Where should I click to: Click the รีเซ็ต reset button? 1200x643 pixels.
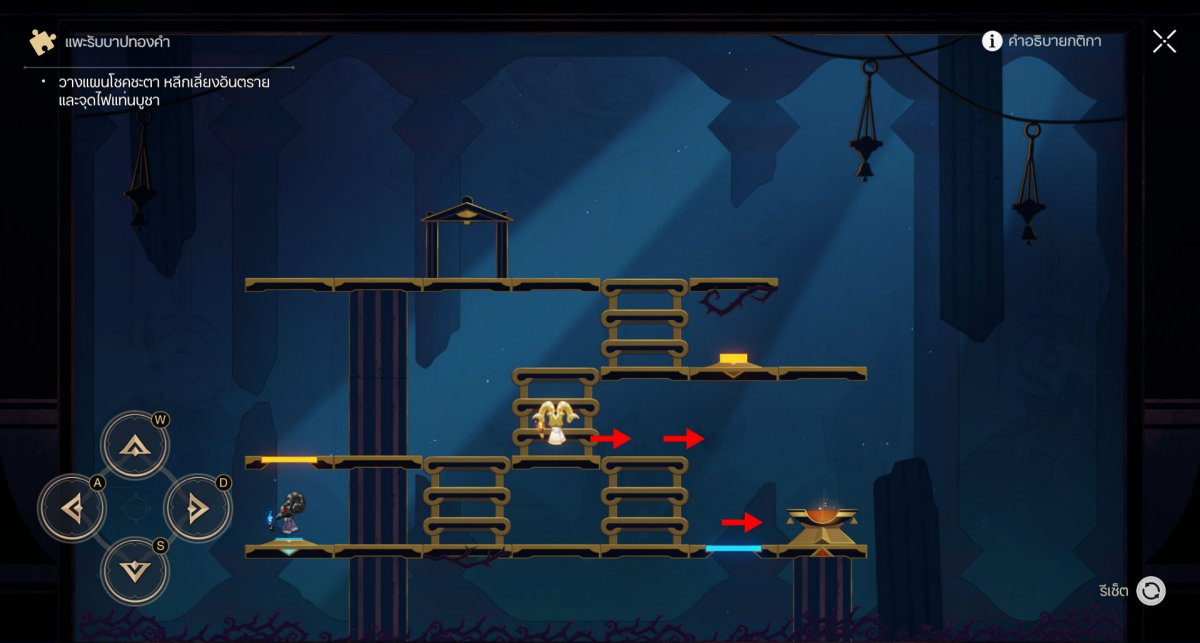pyautogui.click(x=1151, y=590)
